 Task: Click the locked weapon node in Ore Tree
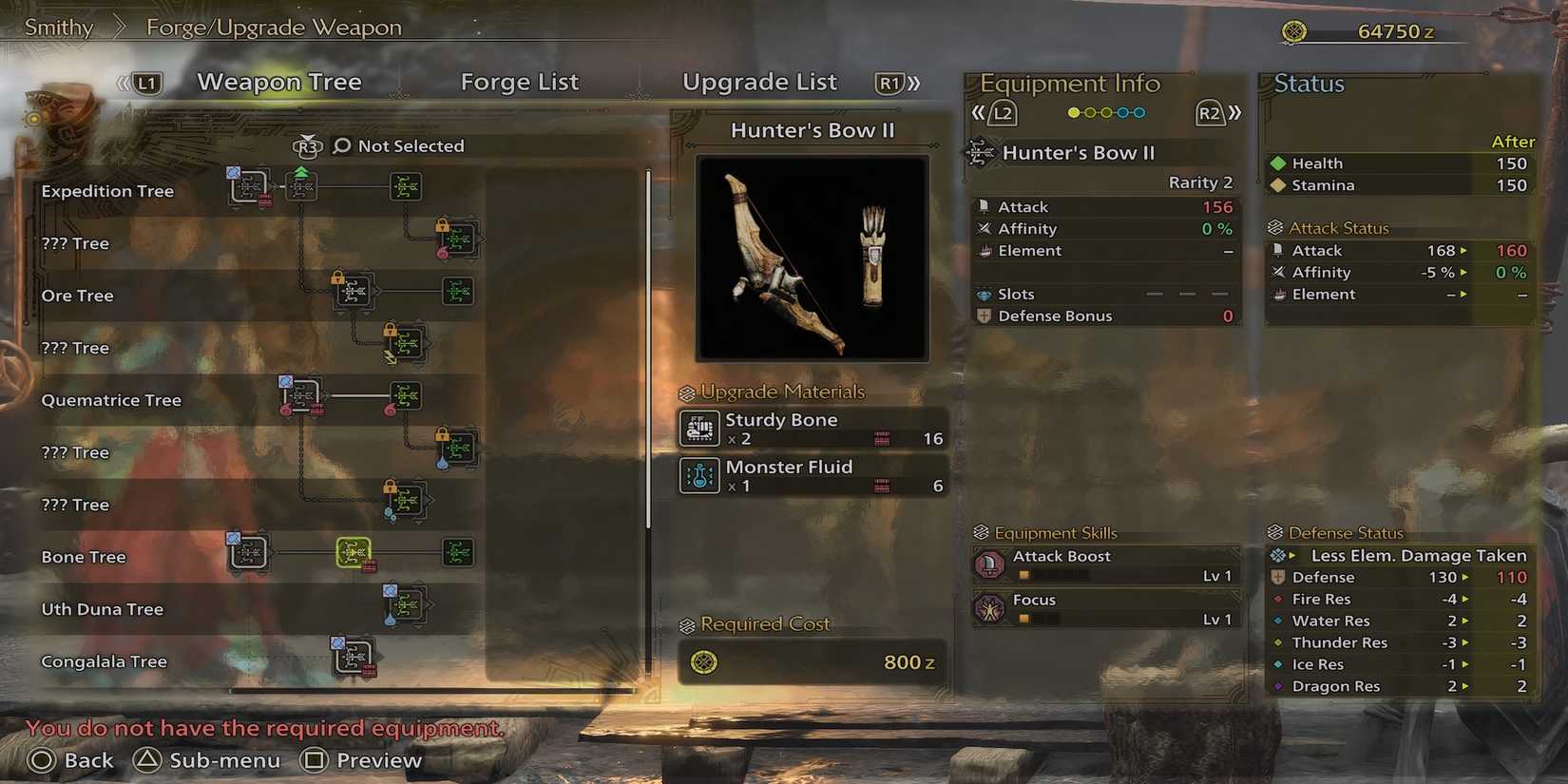click(354, 292)
